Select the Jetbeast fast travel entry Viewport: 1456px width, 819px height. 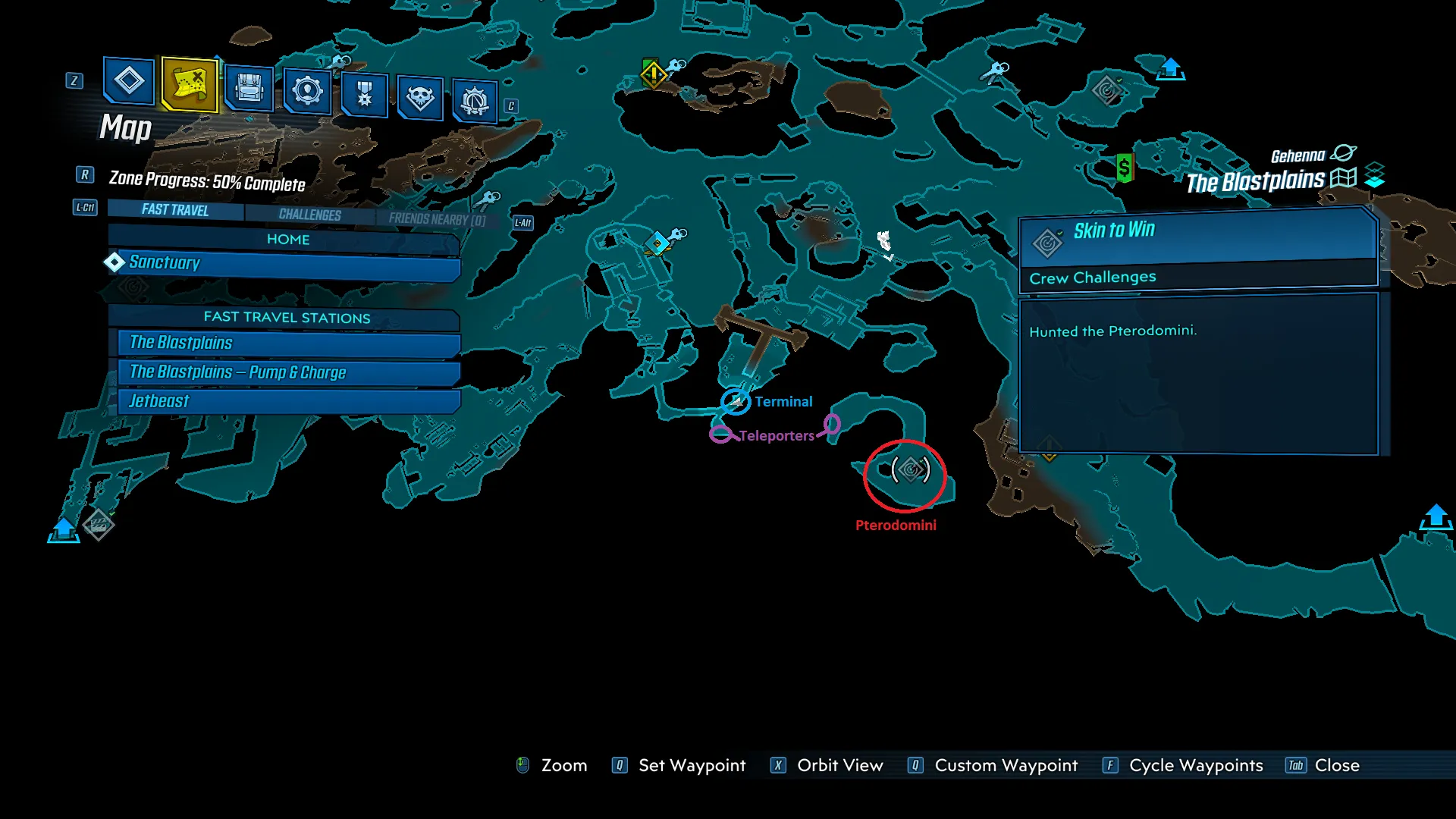pyautogui.click(x=288, y=401)
